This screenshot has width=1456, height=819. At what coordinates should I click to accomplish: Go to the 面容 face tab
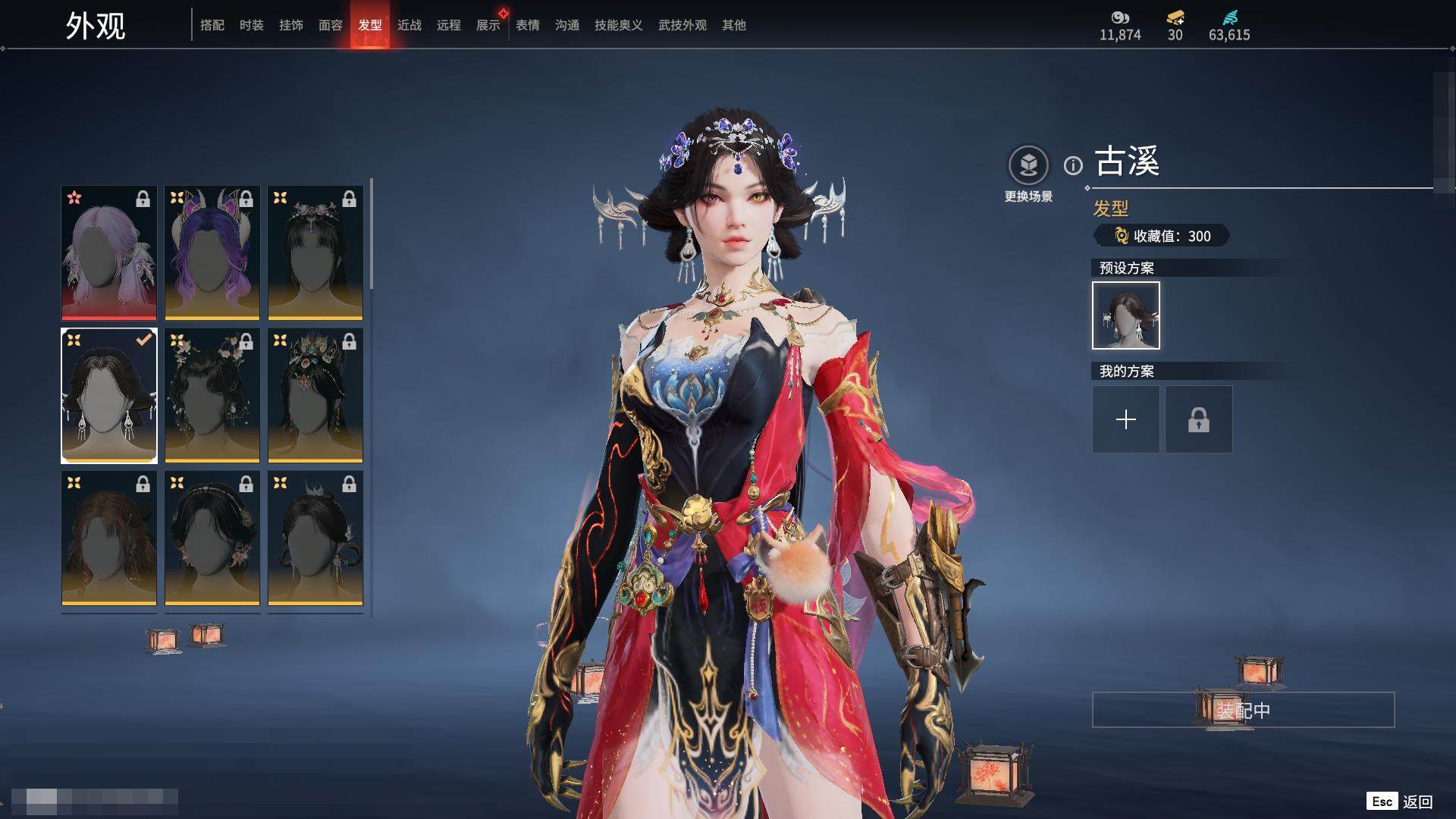pyautogui.click(x=331, y=25)
